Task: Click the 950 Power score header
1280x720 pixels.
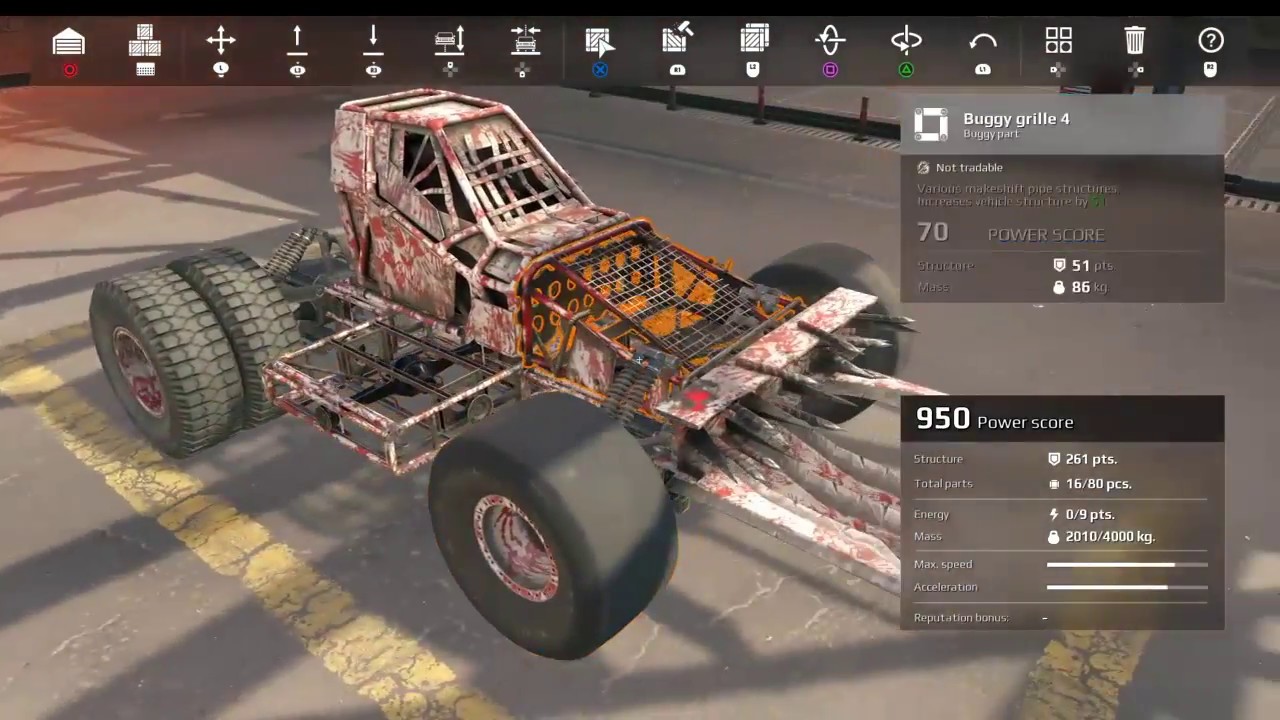Action: point(994,419)
